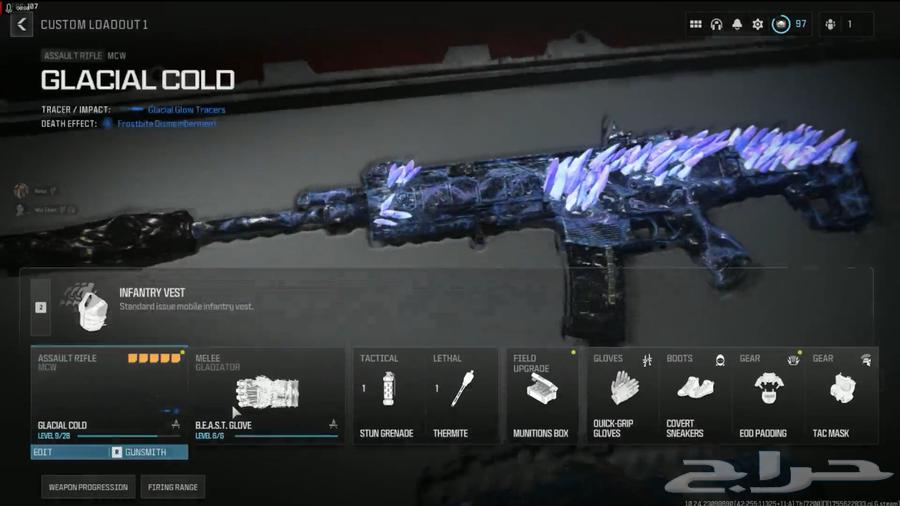This screenshot has width=900, height=506.
Task: Open the settings gear icon
Action: (x=758, y=24)
